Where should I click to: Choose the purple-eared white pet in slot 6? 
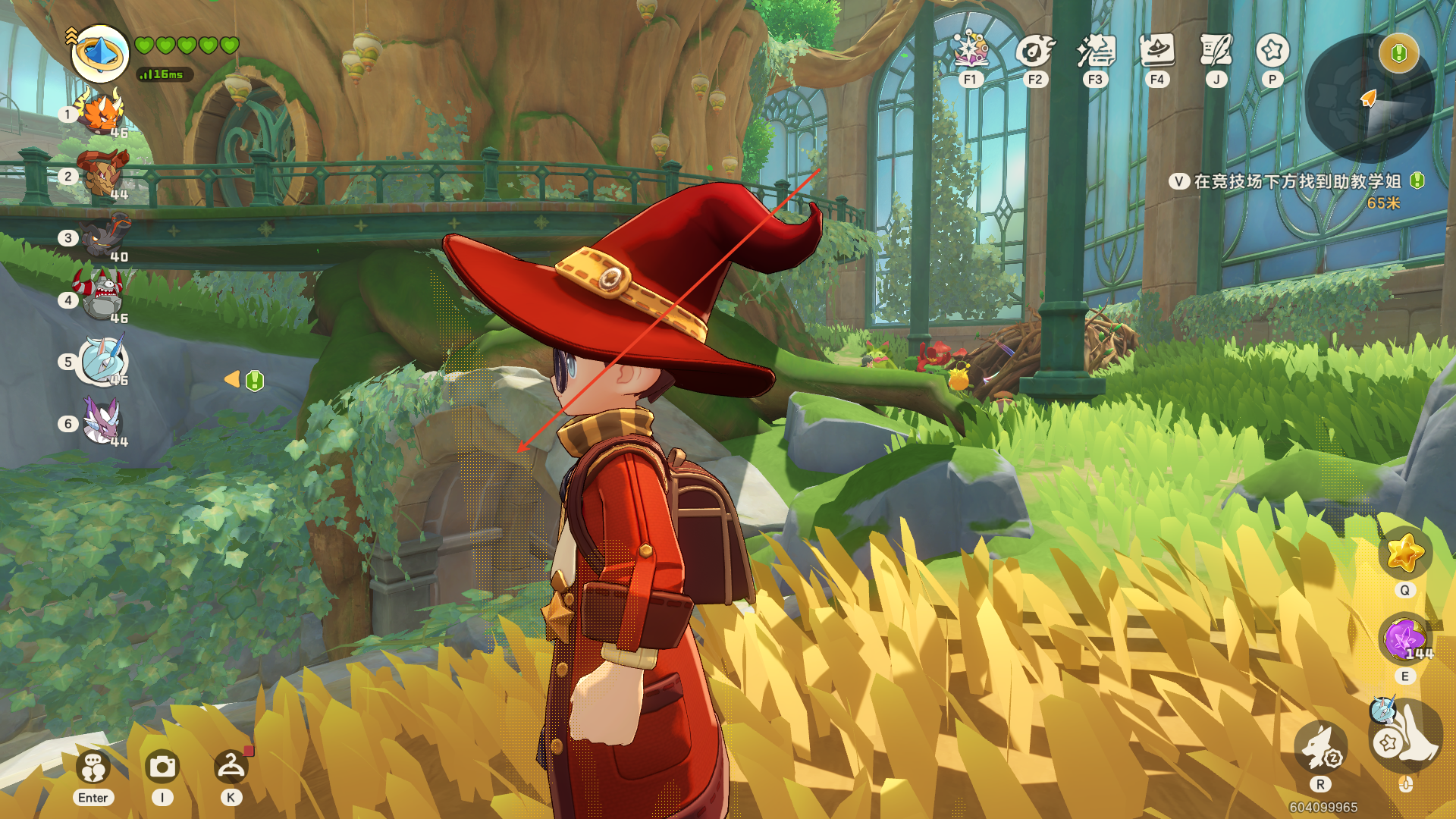[x=102, y=419]
